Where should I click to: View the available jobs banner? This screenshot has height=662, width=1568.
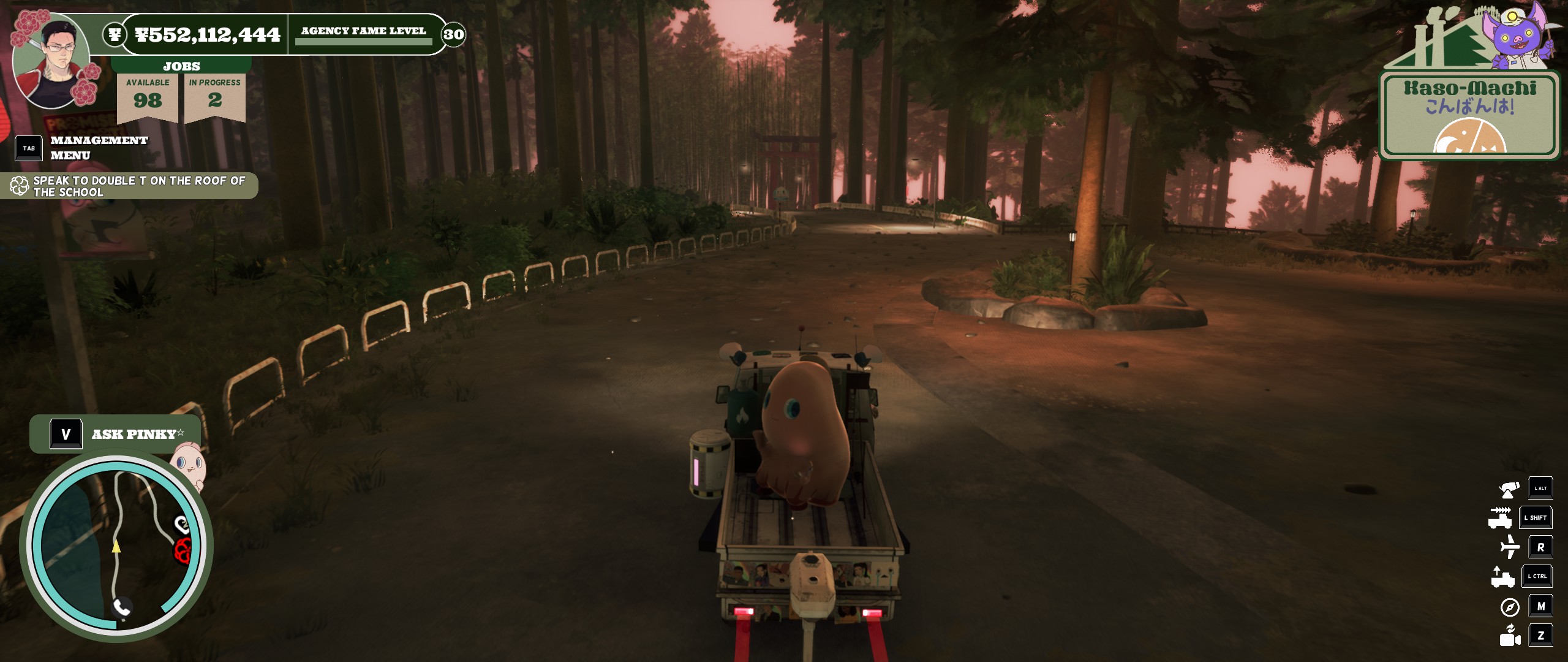(148, 95)
